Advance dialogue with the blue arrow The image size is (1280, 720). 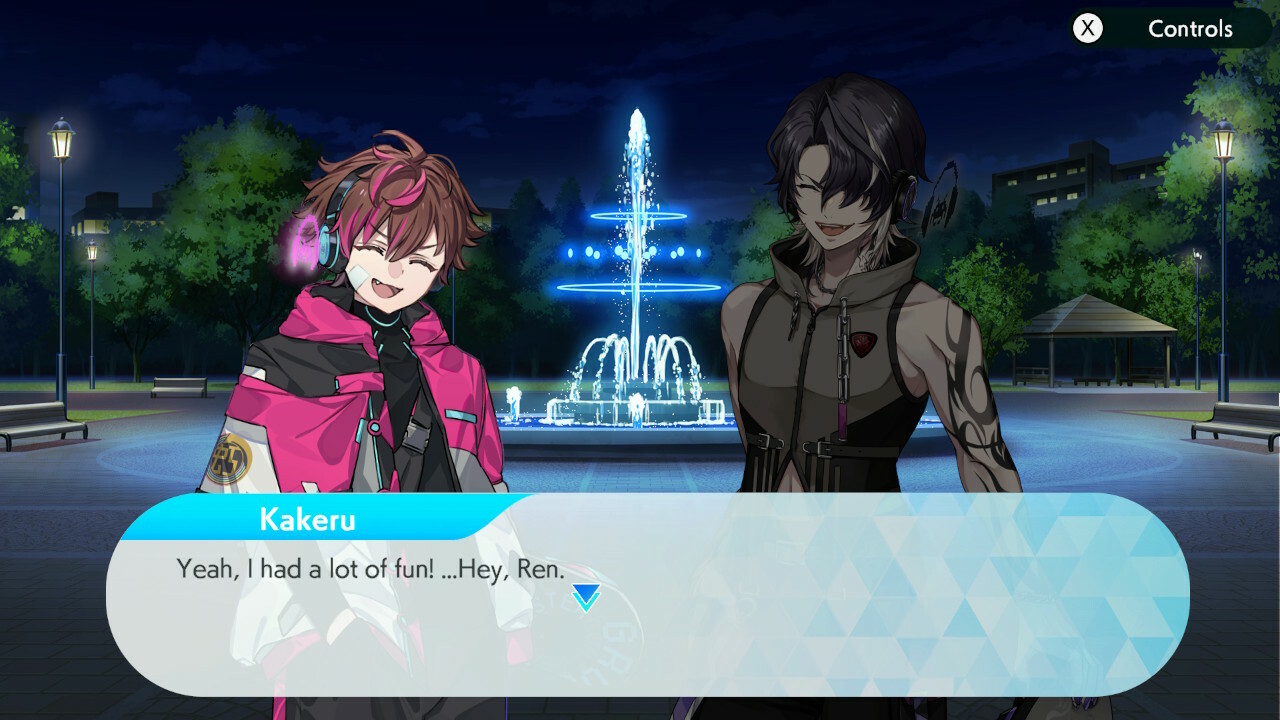pyautogui.click(x=586, y=598)
